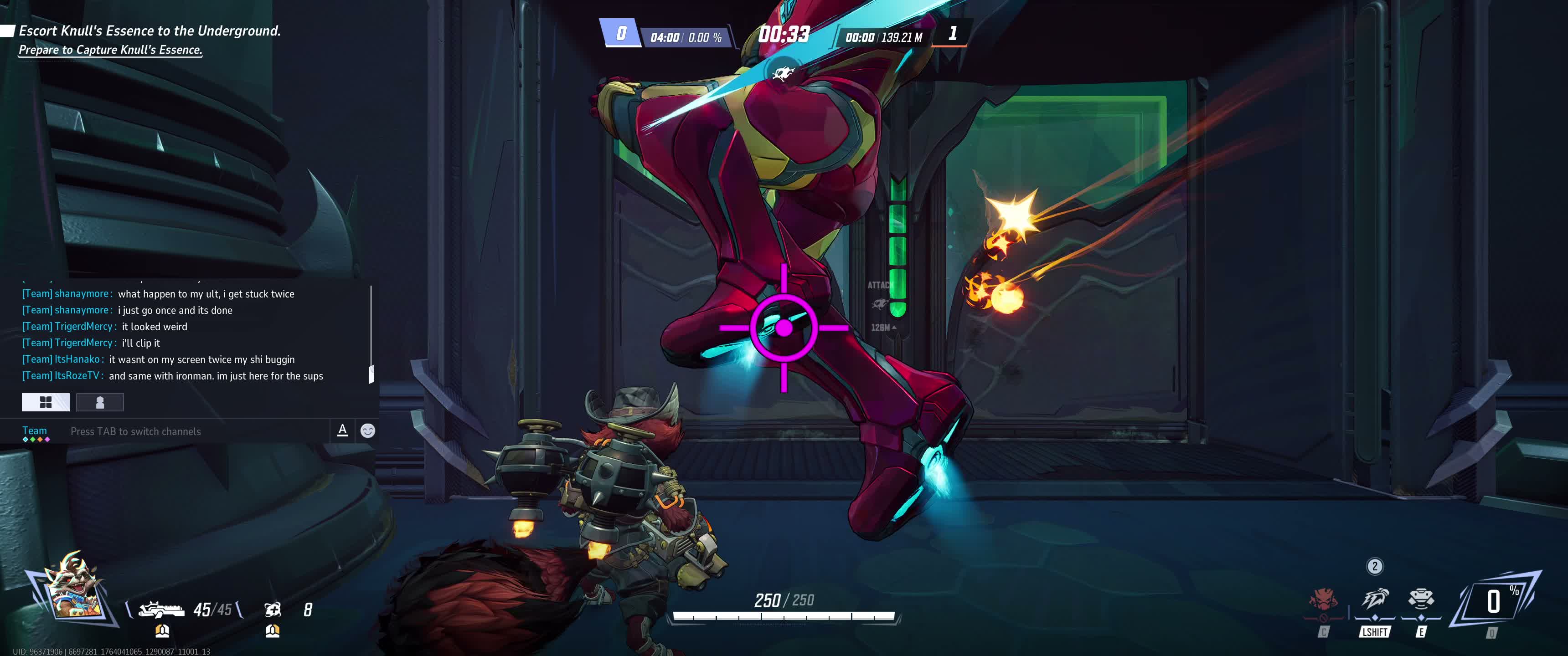Click the attack objective marker at top center

point(783,74)
